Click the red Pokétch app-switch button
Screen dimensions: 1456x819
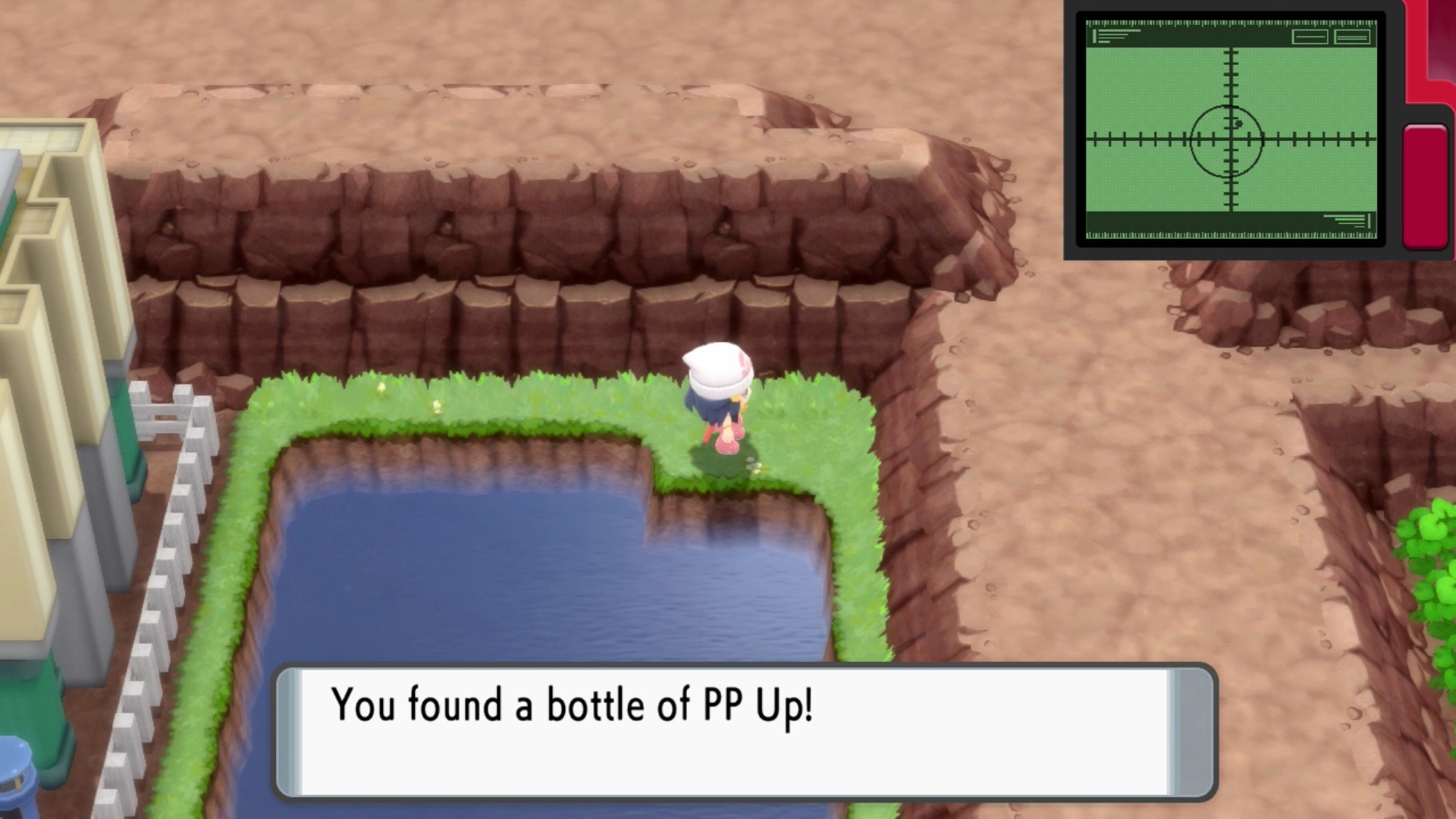[x=1425, y=186]
